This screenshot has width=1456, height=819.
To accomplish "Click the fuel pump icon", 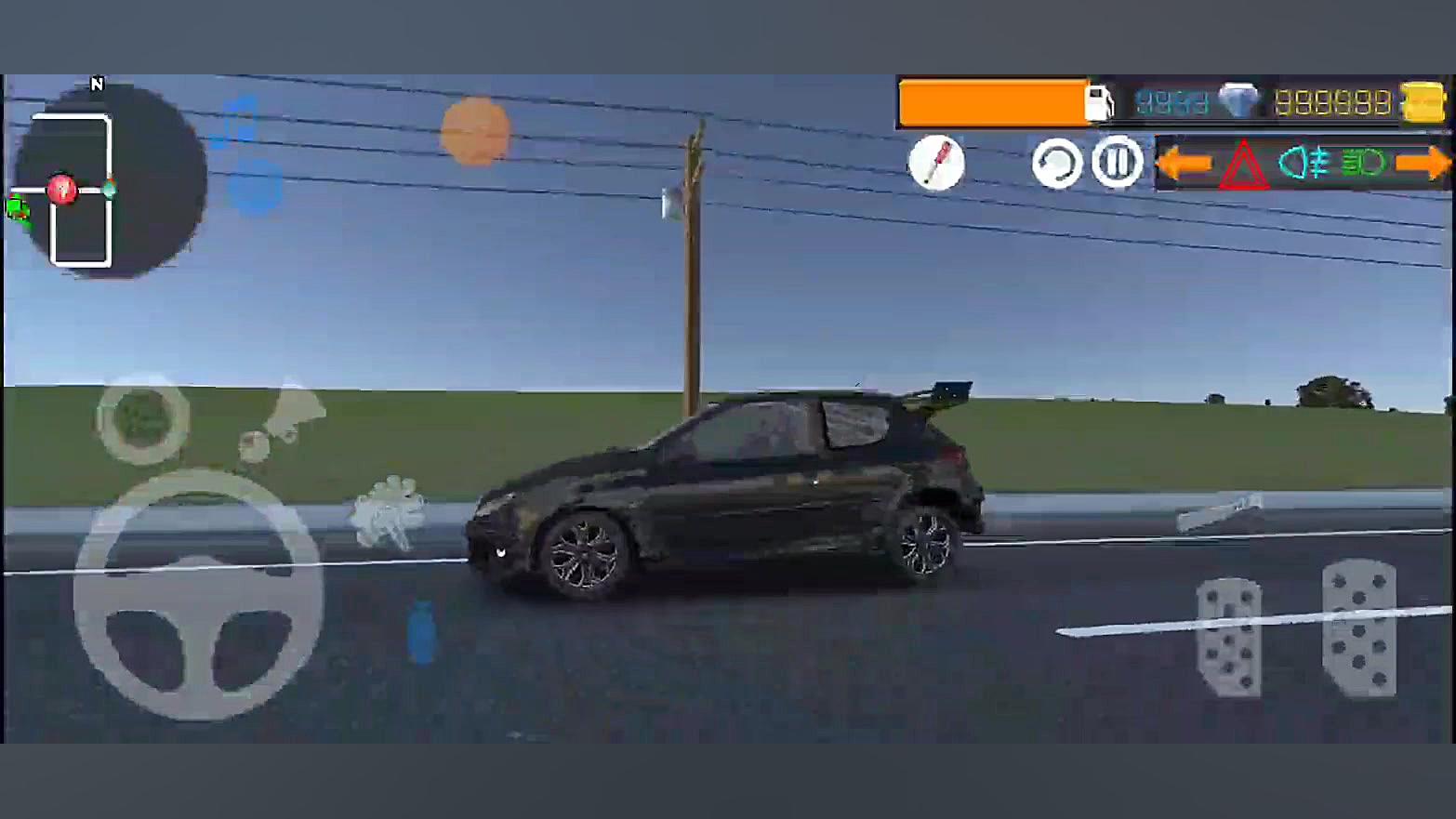I will 1099,102.
